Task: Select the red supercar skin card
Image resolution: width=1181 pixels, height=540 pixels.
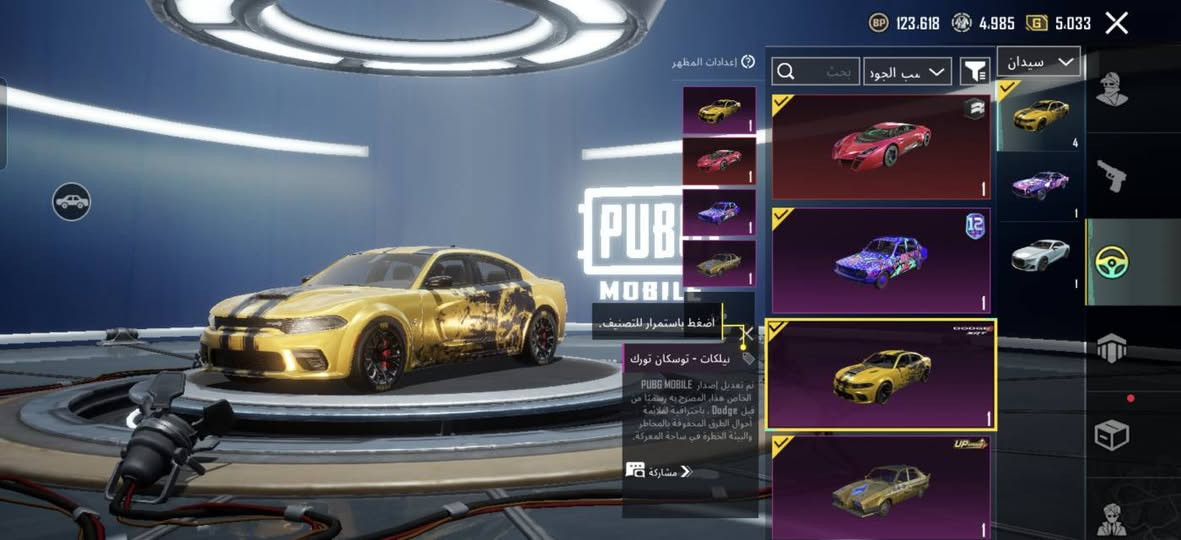Action: pos(881,147)
